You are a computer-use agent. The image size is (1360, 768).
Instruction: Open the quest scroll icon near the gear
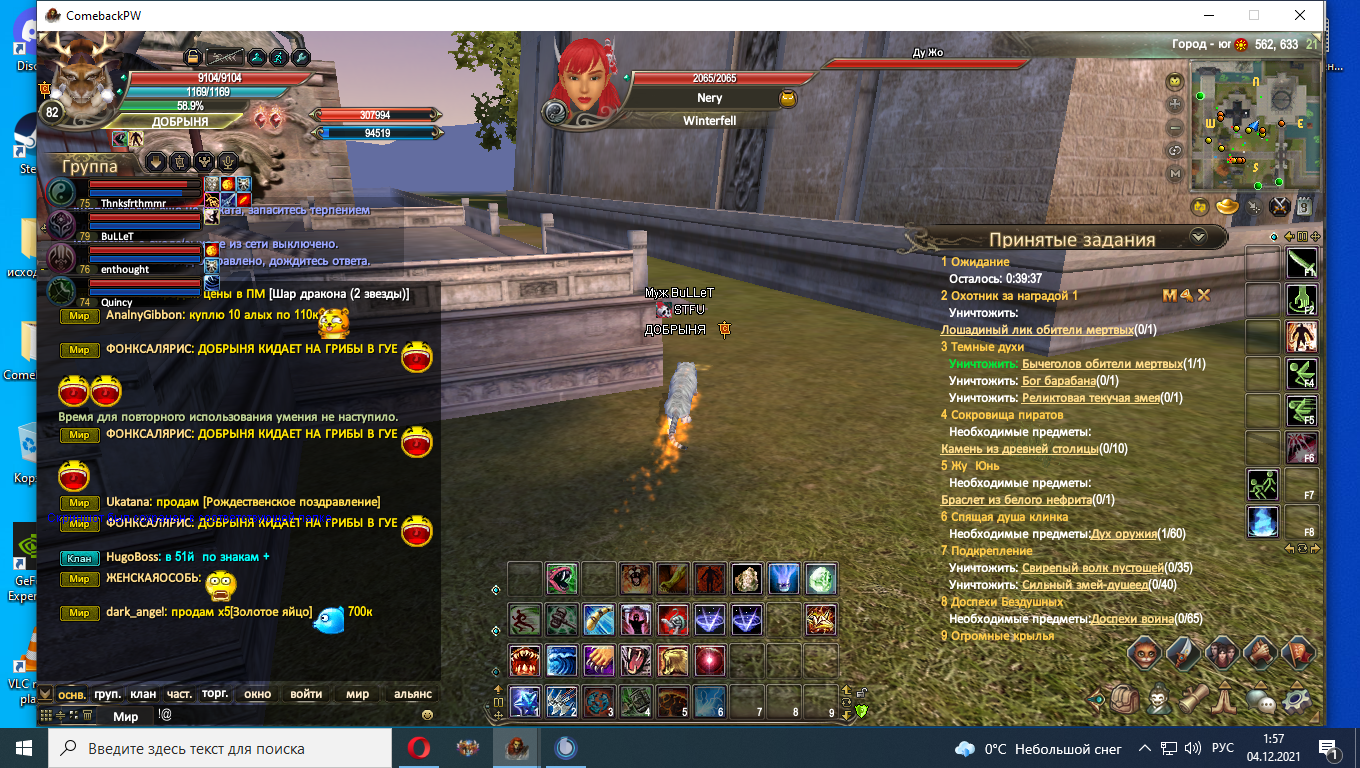click(1195, 700)
